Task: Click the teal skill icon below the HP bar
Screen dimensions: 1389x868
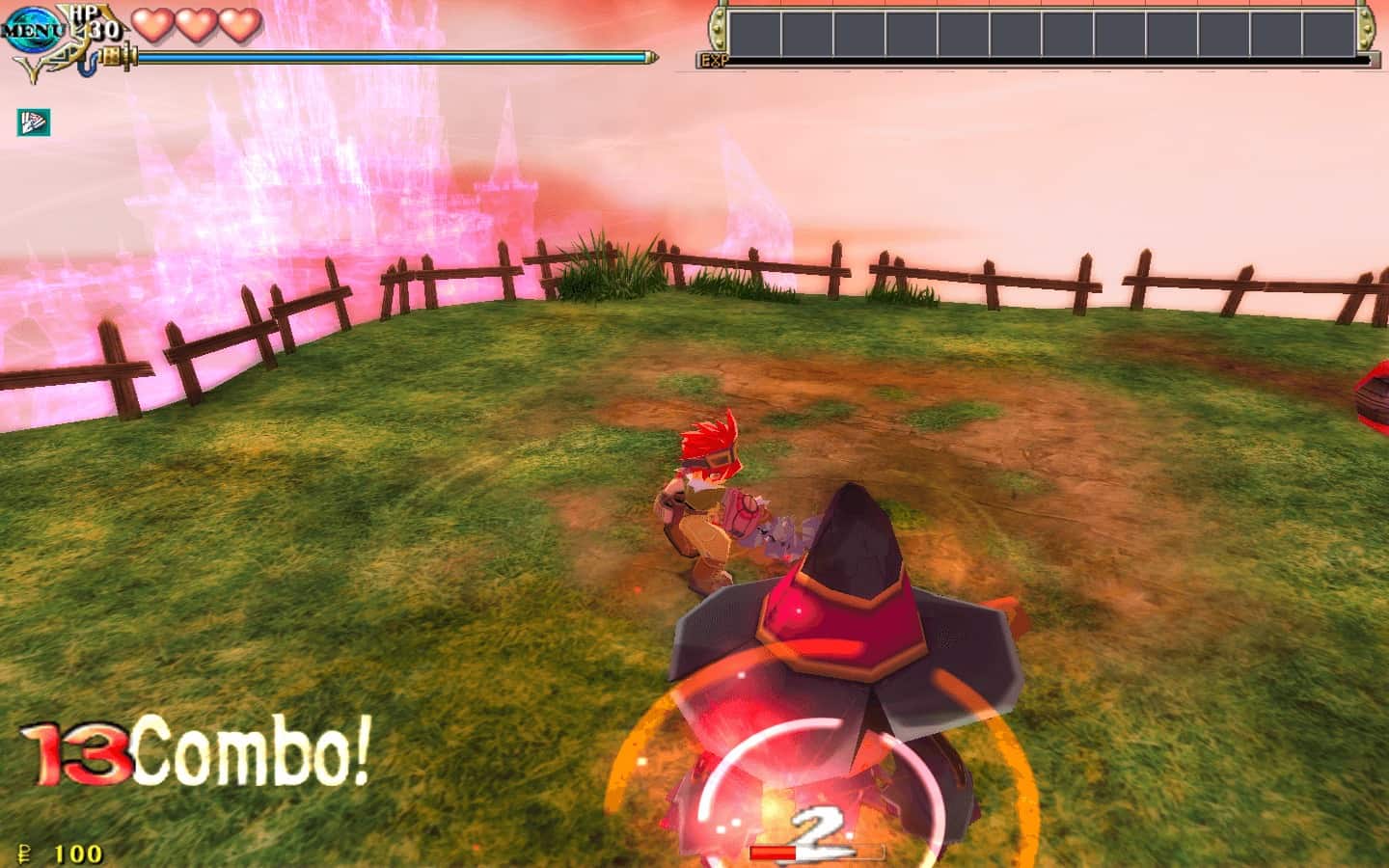Action: click(34, 122)
